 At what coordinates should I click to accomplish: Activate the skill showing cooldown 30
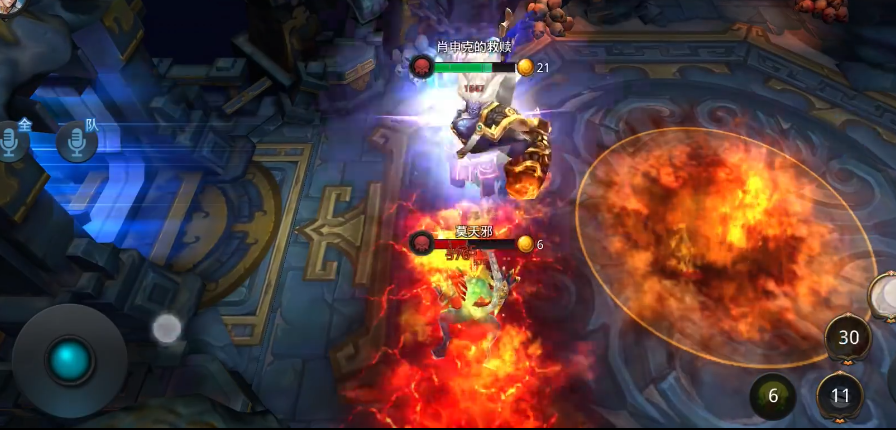[848, 338]
